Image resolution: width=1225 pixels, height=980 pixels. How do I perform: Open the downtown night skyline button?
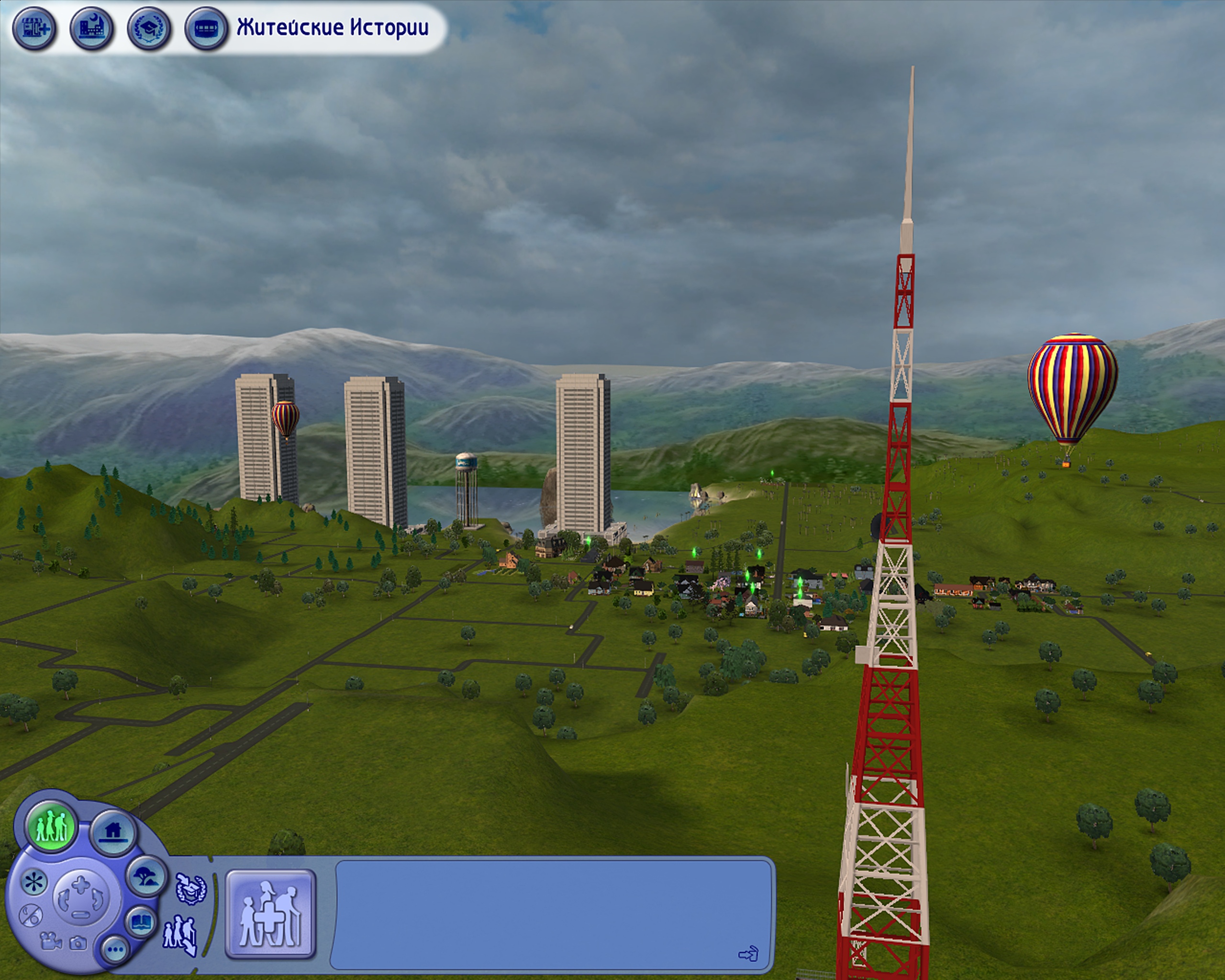[91, 28]
